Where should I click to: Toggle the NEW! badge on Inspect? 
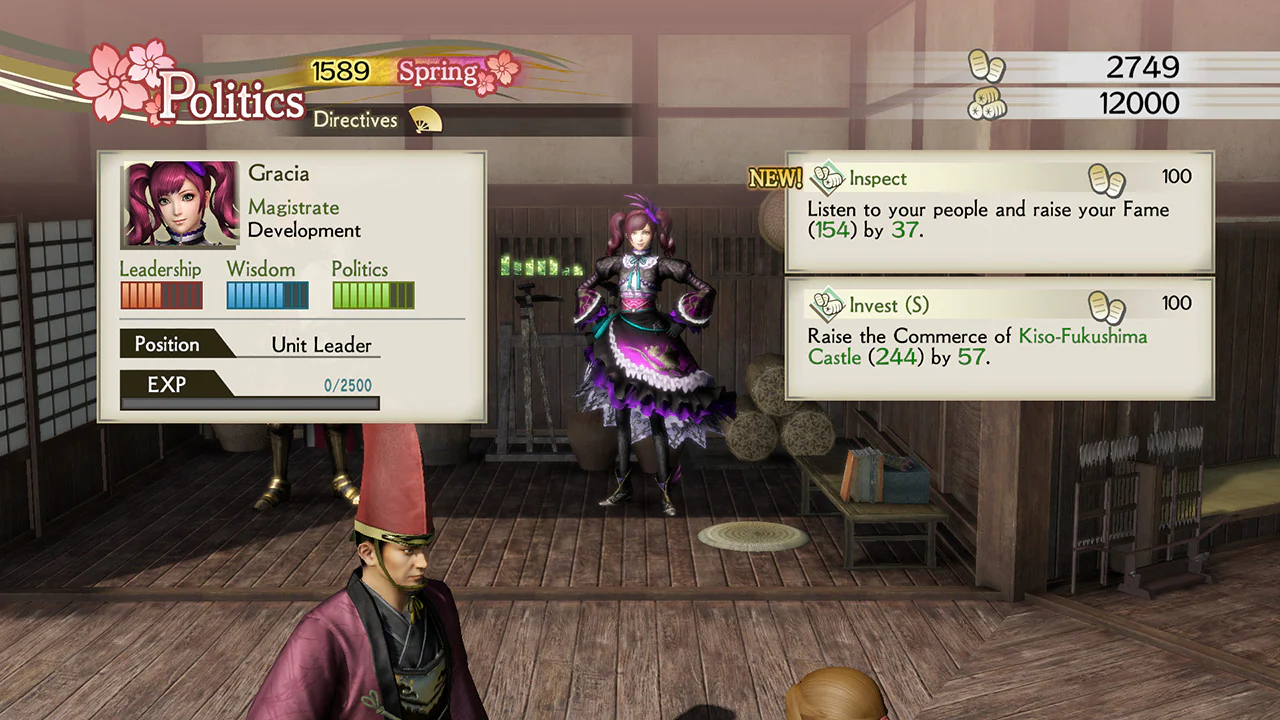click(x=775, y=178)
